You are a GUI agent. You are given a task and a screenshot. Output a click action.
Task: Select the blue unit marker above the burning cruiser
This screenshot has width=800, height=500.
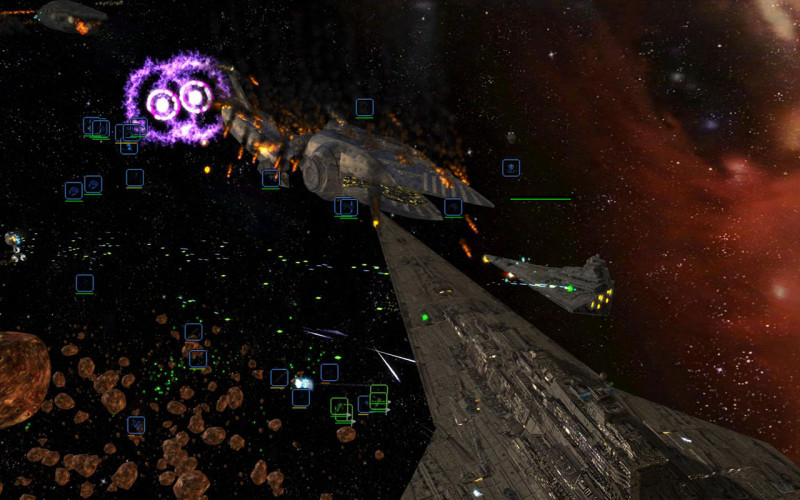tap(365, 107)
